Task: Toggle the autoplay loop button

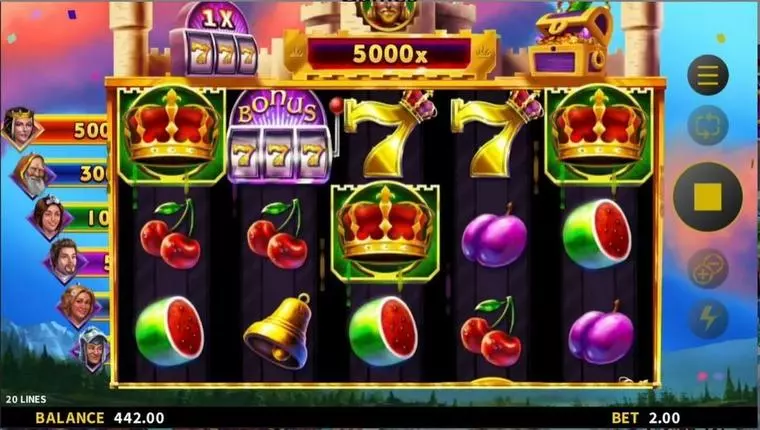Action: [x=707, y=125]
